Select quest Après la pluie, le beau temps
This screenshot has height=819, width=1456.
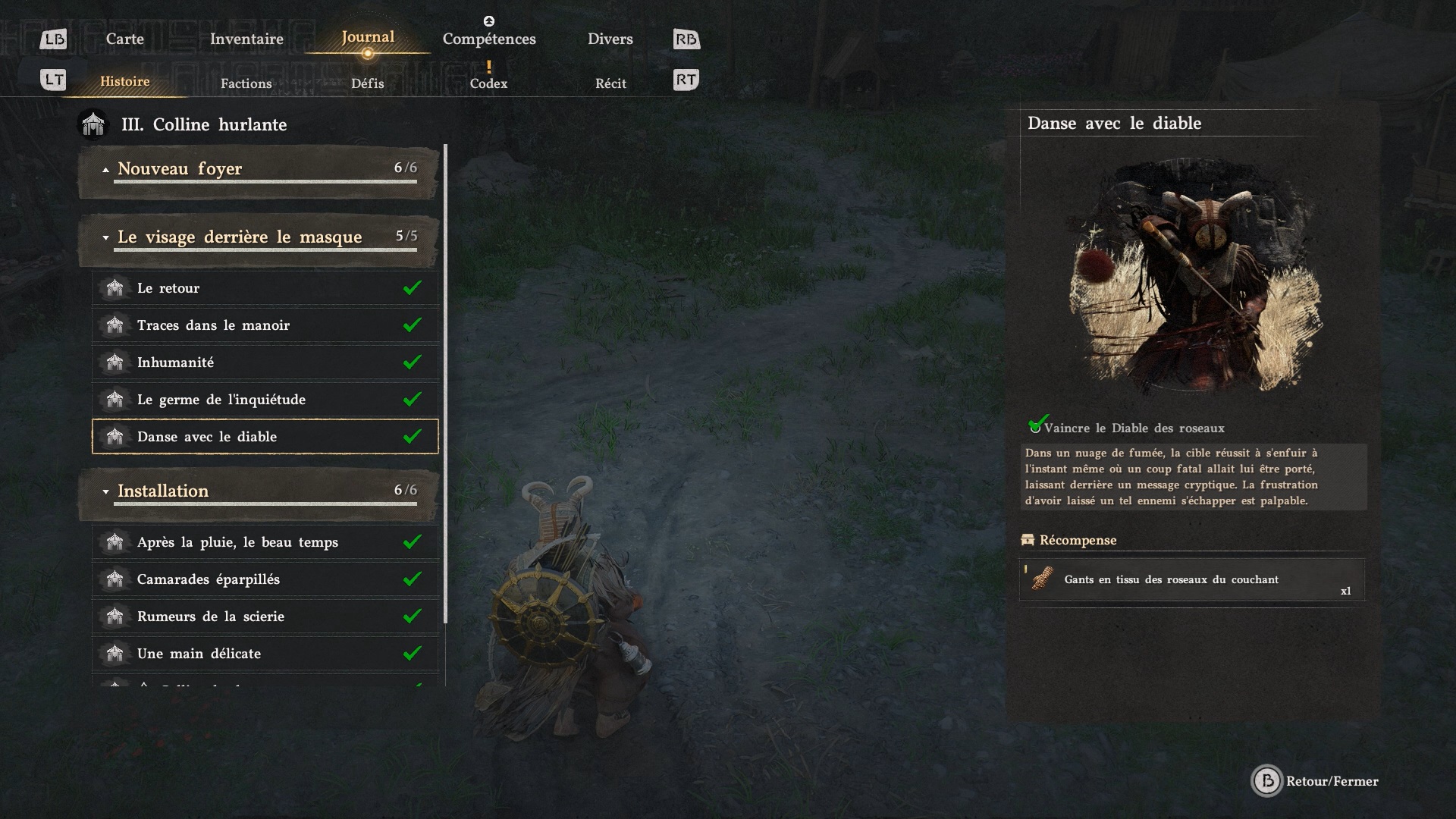pyautogui.click(x=265, y=542)
